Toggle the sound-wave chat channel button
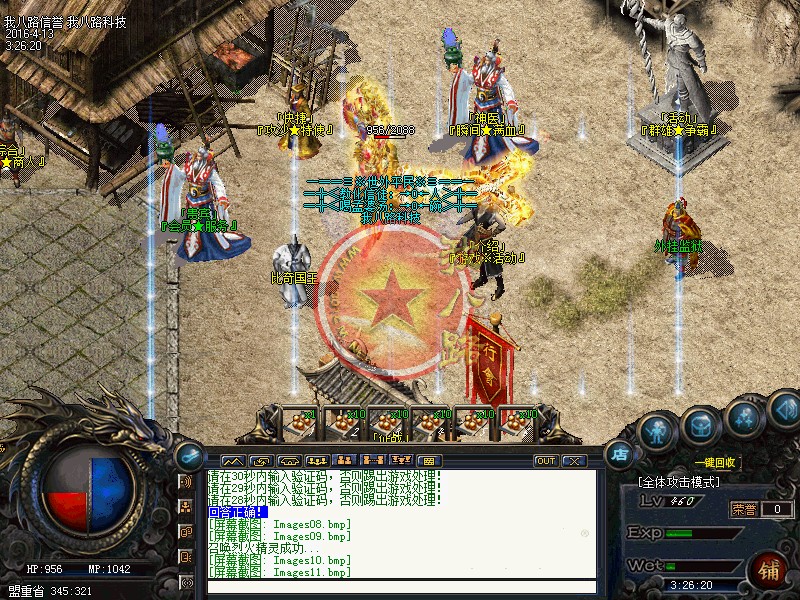 [x=186, y=482]
